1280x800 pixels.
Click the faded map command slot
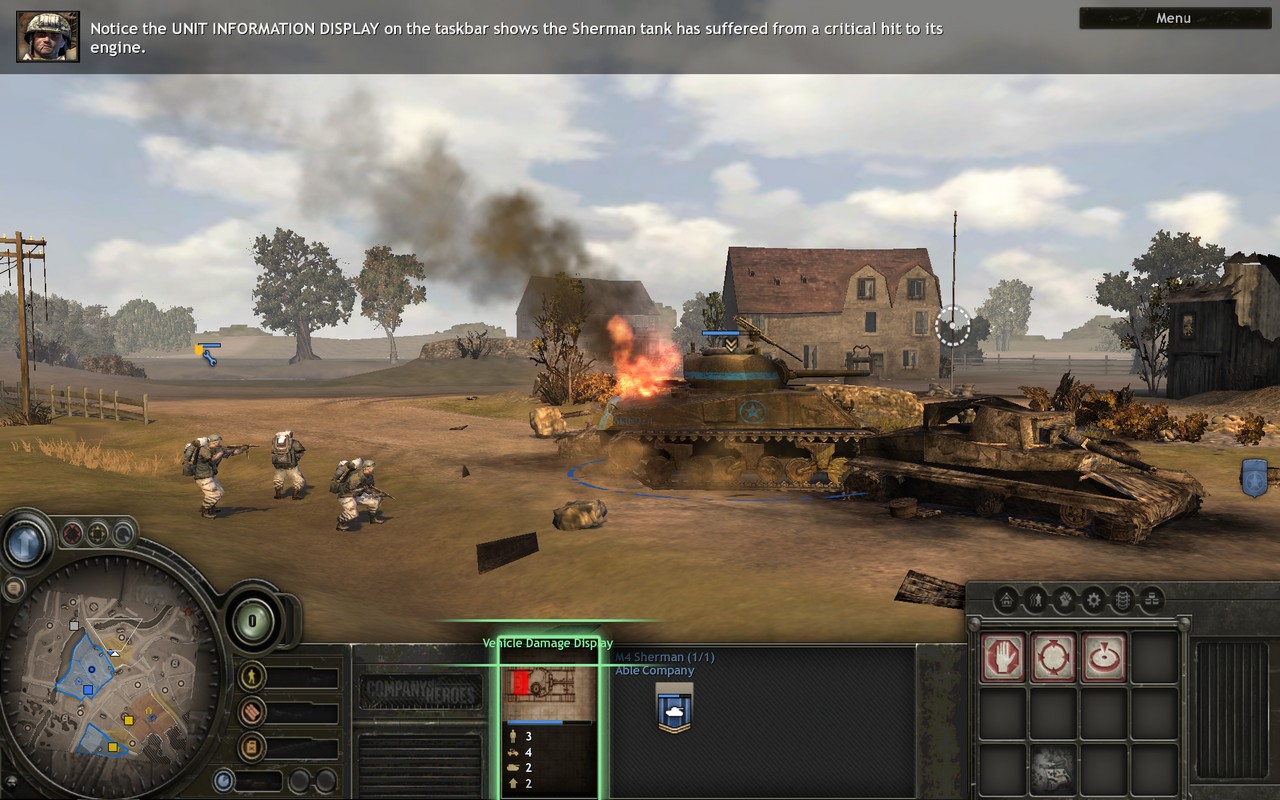tap(1054, 768)
